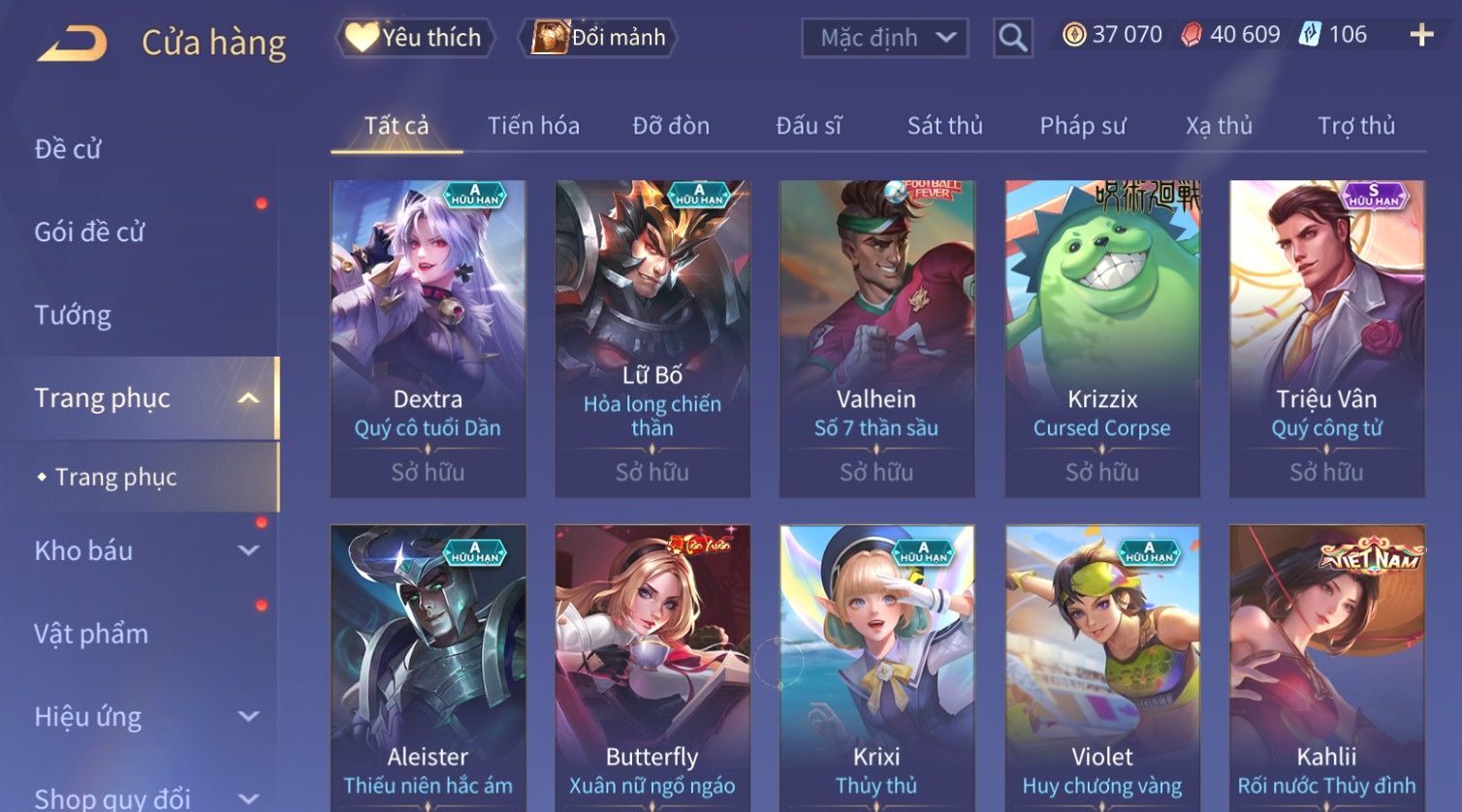
Task: Show the Đỡ đòn skins tab
Action: [x=671, y=126]
